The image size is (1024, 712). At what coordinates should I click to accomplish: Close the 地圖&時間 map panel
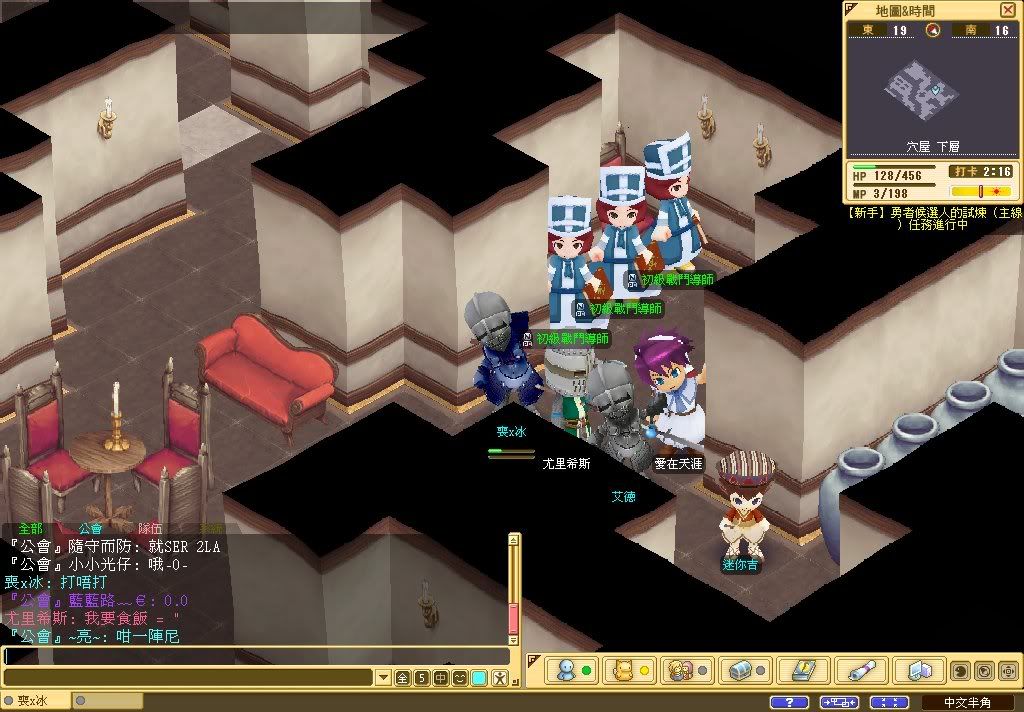coord(1007,10)
